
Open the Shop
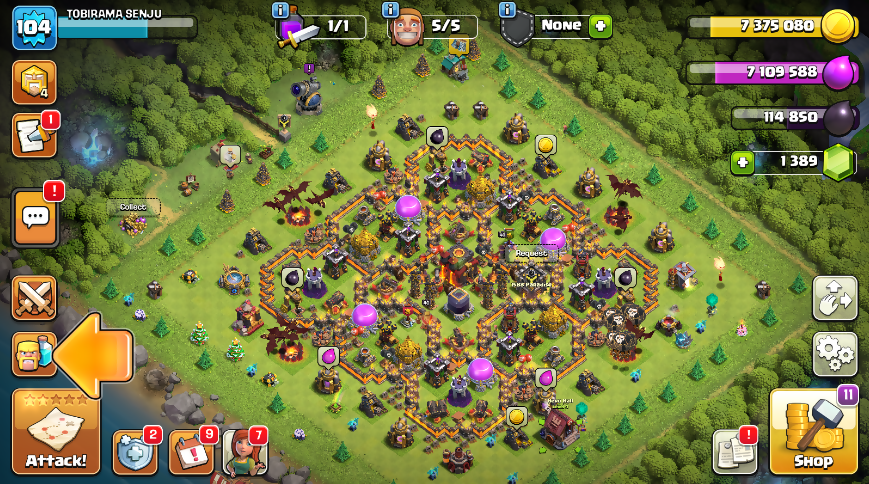click(x=813, y=431)
